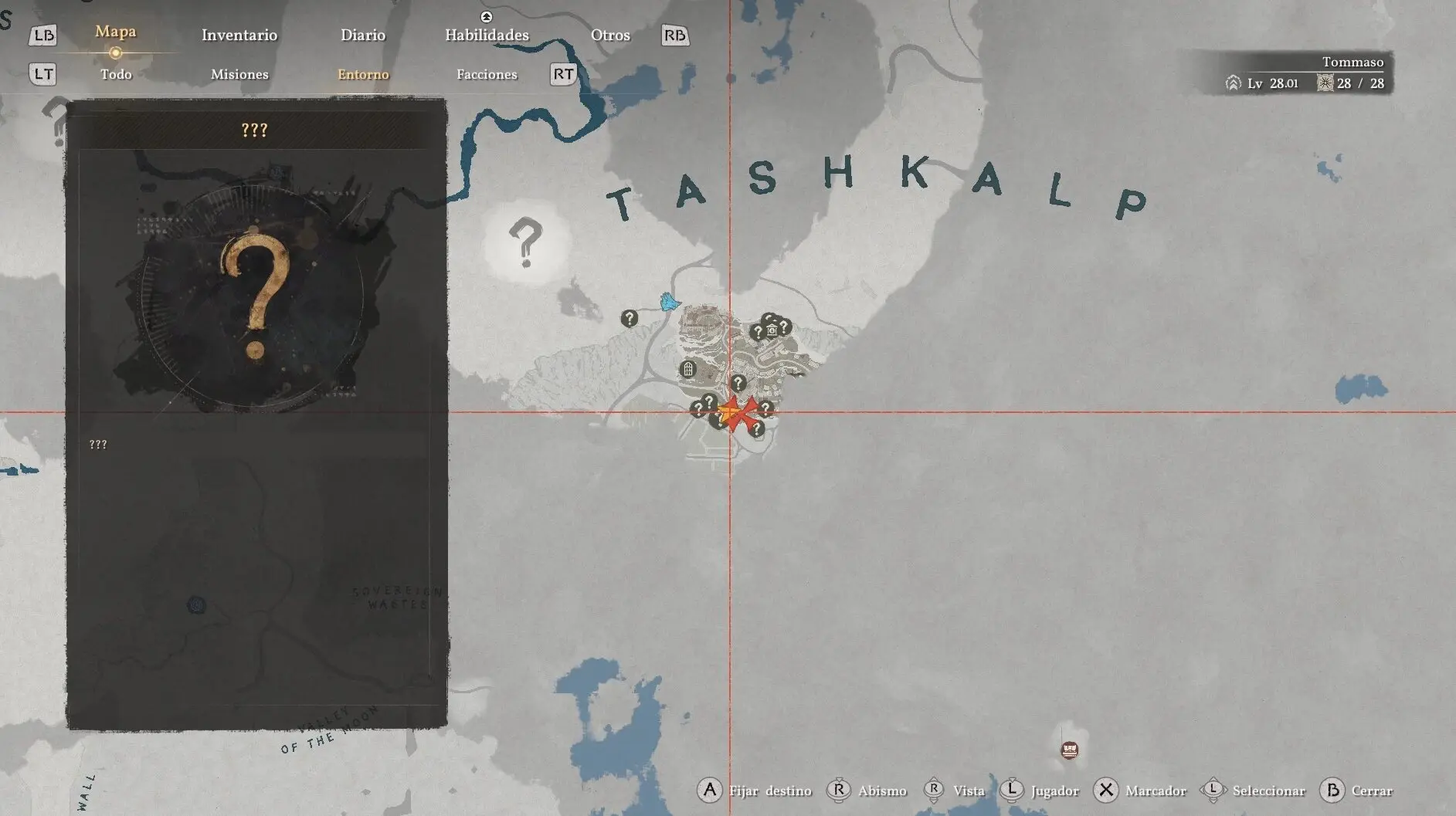Screen dimensions: 1456x816
Task: Open the Habilidades tab
Action: 487,35
